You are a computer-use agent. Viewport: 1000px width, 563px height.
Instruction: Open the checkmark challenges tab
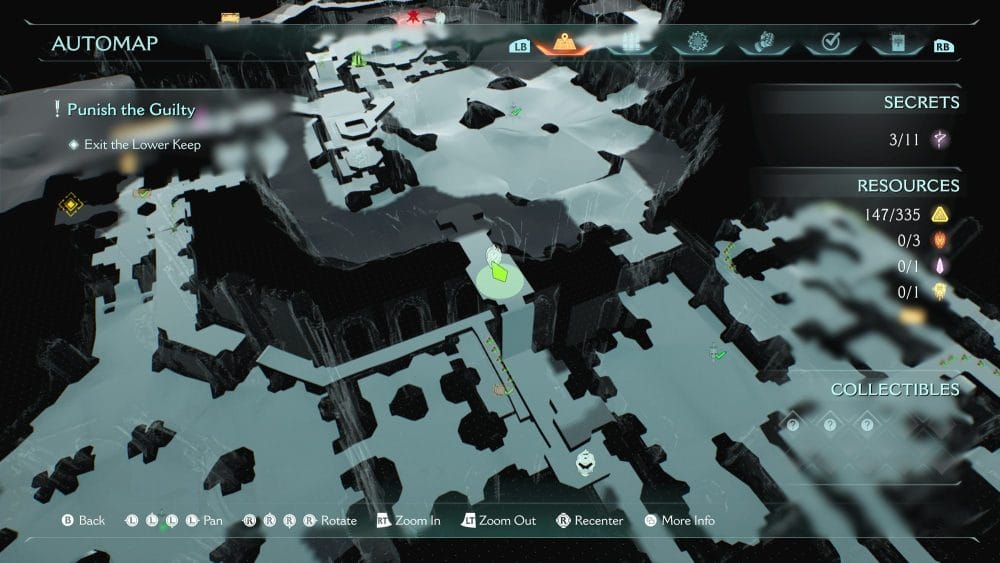pos(829,43)
